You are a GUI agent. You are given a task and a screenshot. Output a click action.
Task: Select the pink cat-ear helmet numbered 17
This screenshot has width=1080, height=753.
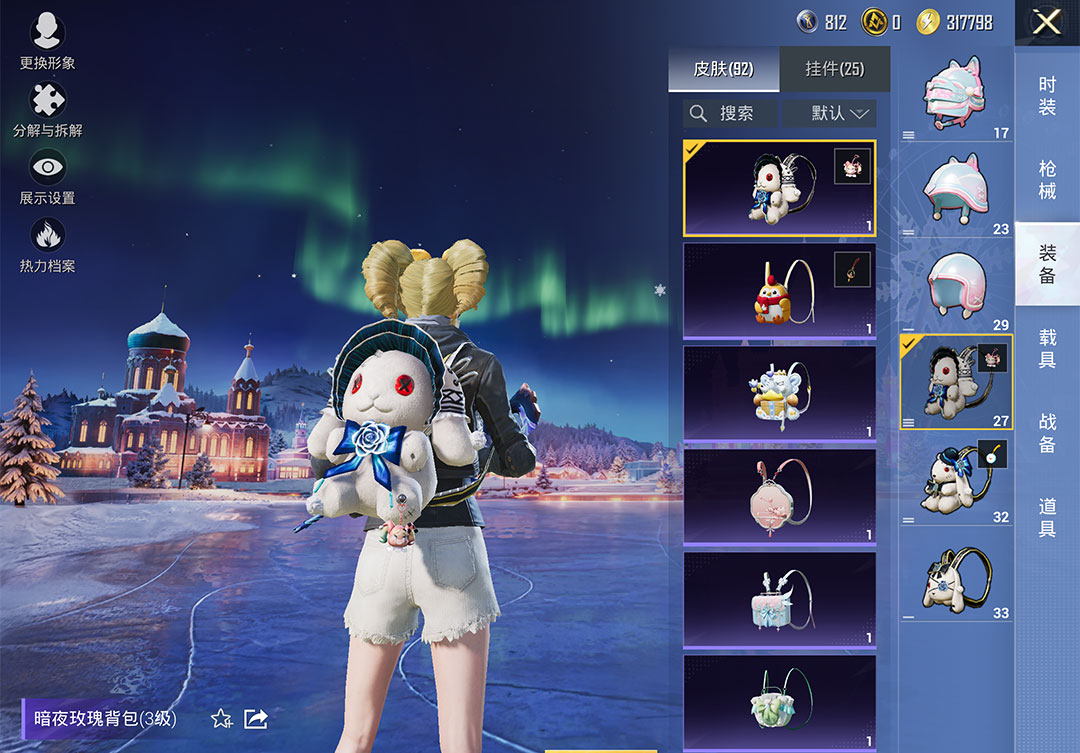(x=956, y=94)
